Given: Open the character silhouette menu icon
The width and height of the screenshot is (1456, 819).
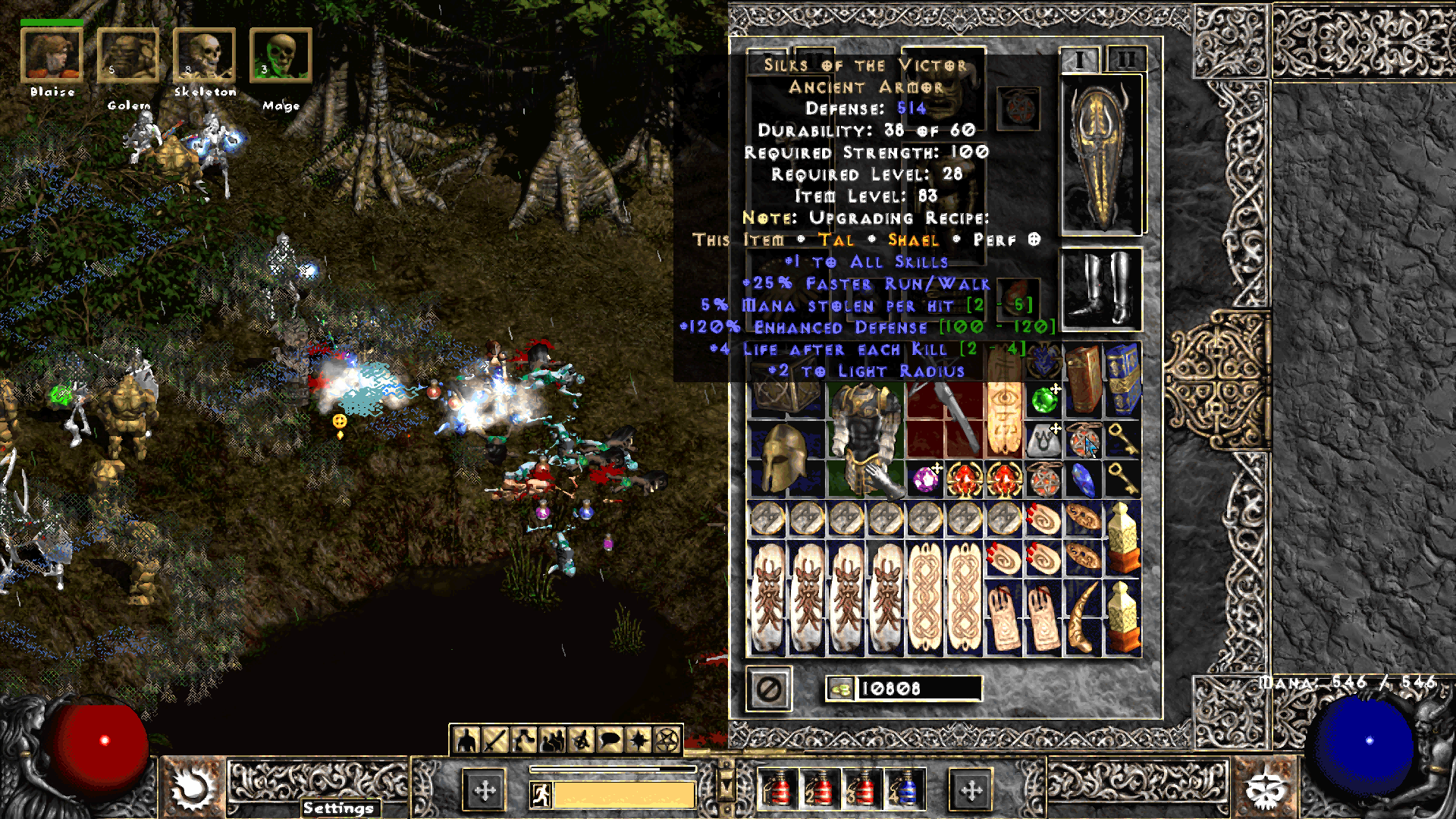Looking at the screenshot, I should pos(466,740).
